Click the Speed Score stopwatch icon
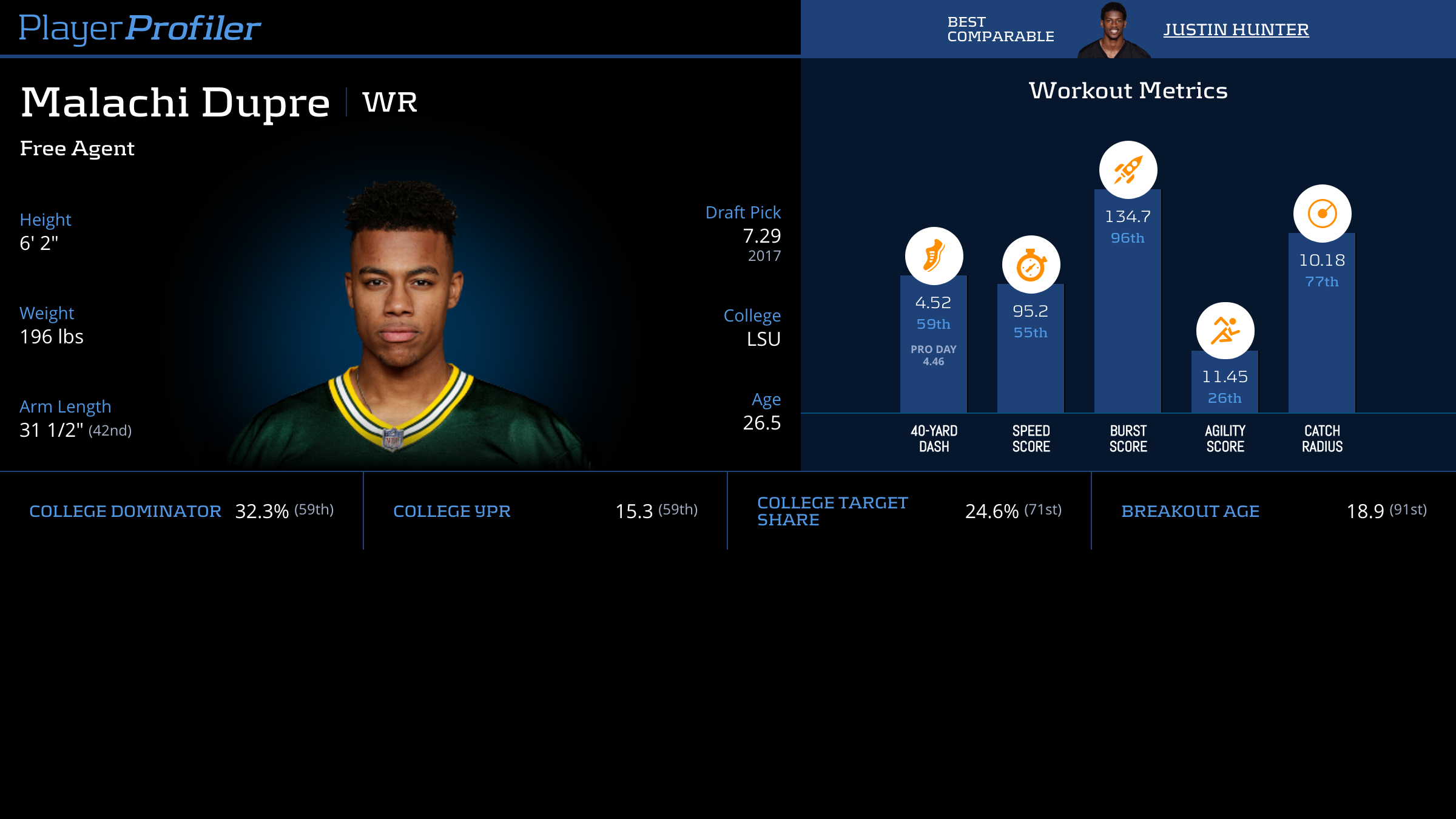Image resolution: width=1456 pixels, height=819 pixels. click(1031, 265)
